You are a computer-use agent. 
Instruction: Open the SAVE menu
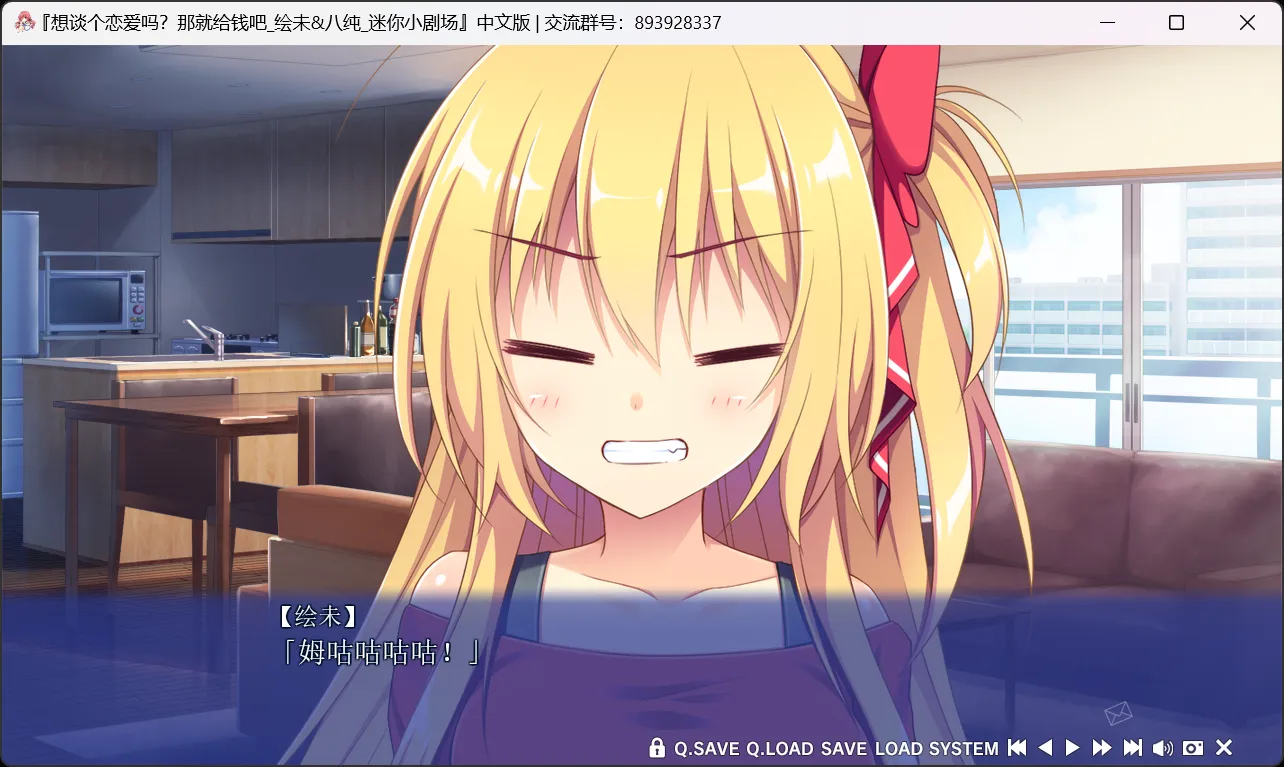(844, 748)
